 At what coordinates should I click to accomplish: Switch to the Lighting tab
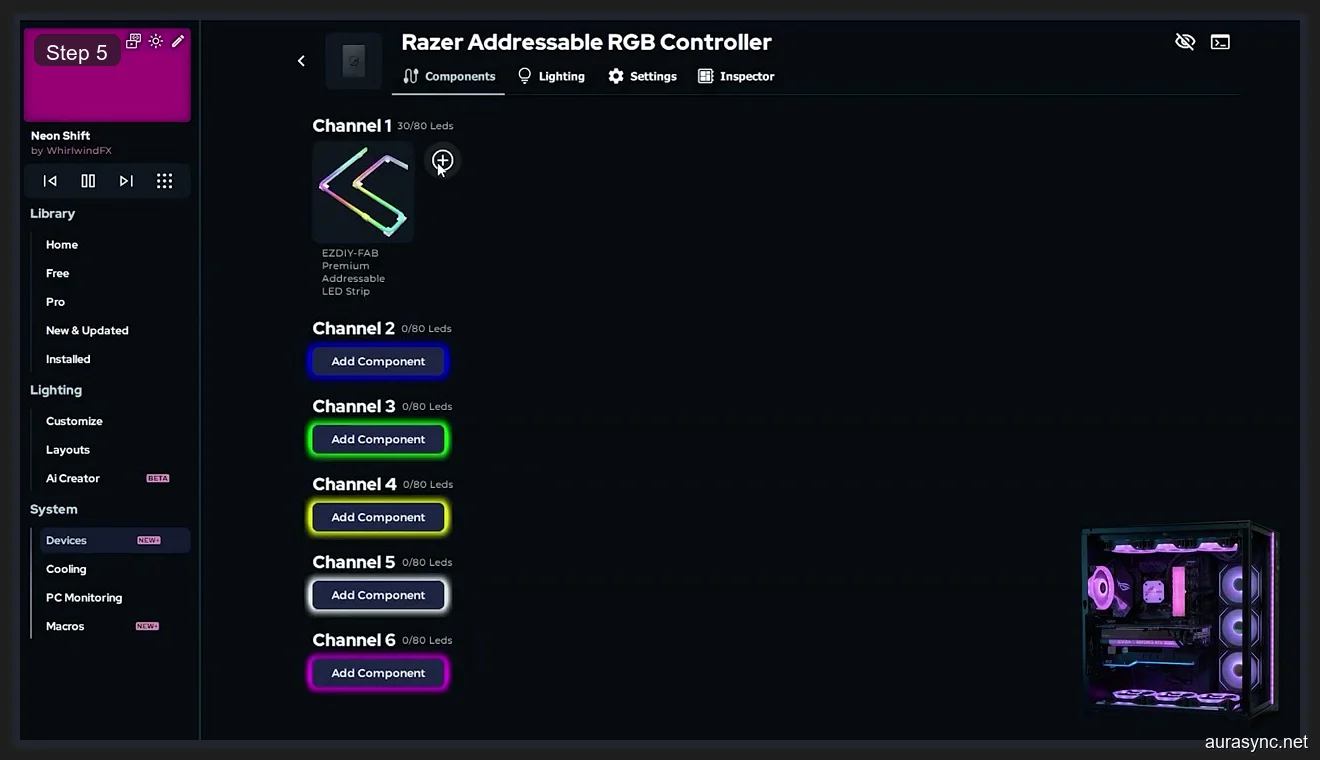coord(551,76)
